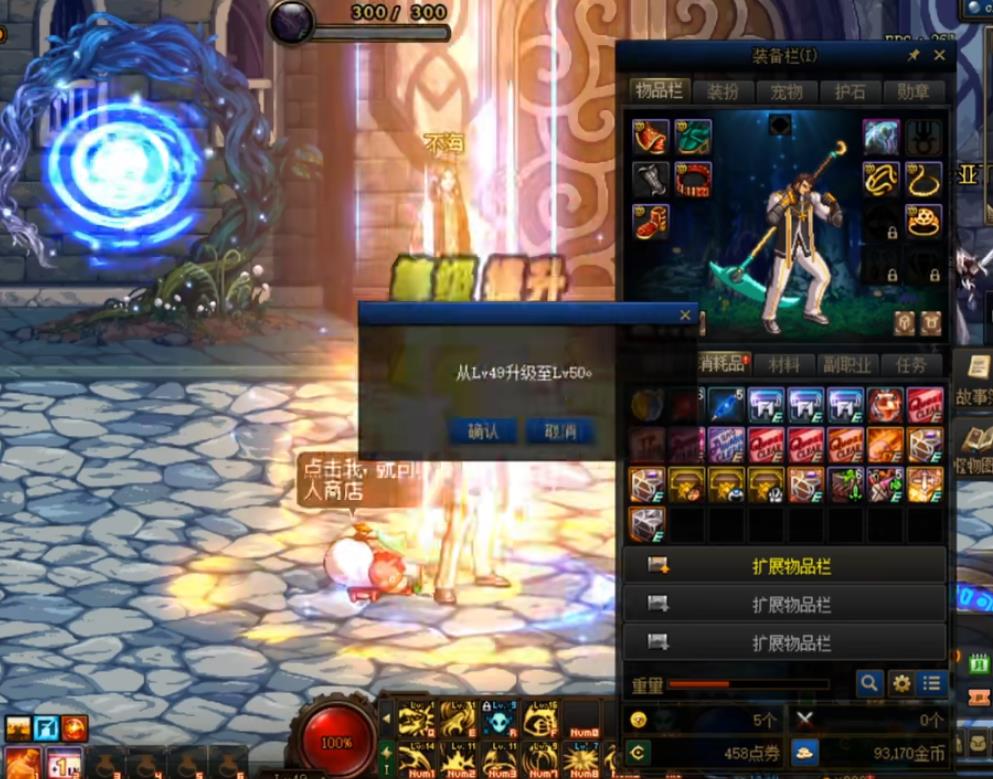The height and width of the screenshot is (779, 993).
Task: Open the inventory search magnifier
Action: coord(869,683)
